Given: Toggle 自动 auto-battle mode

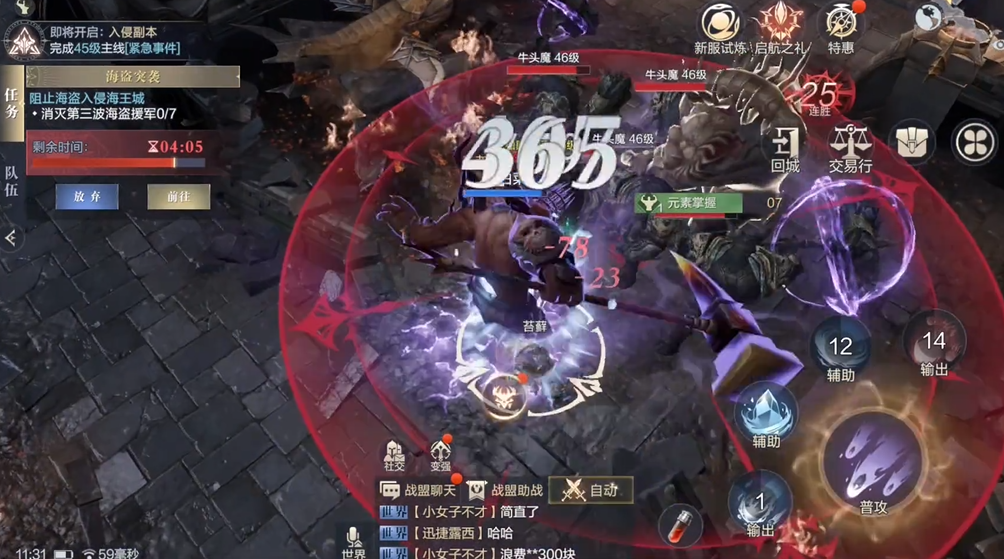Looking at the screenshot, I should pyautogui.click(x=590, y=490).
